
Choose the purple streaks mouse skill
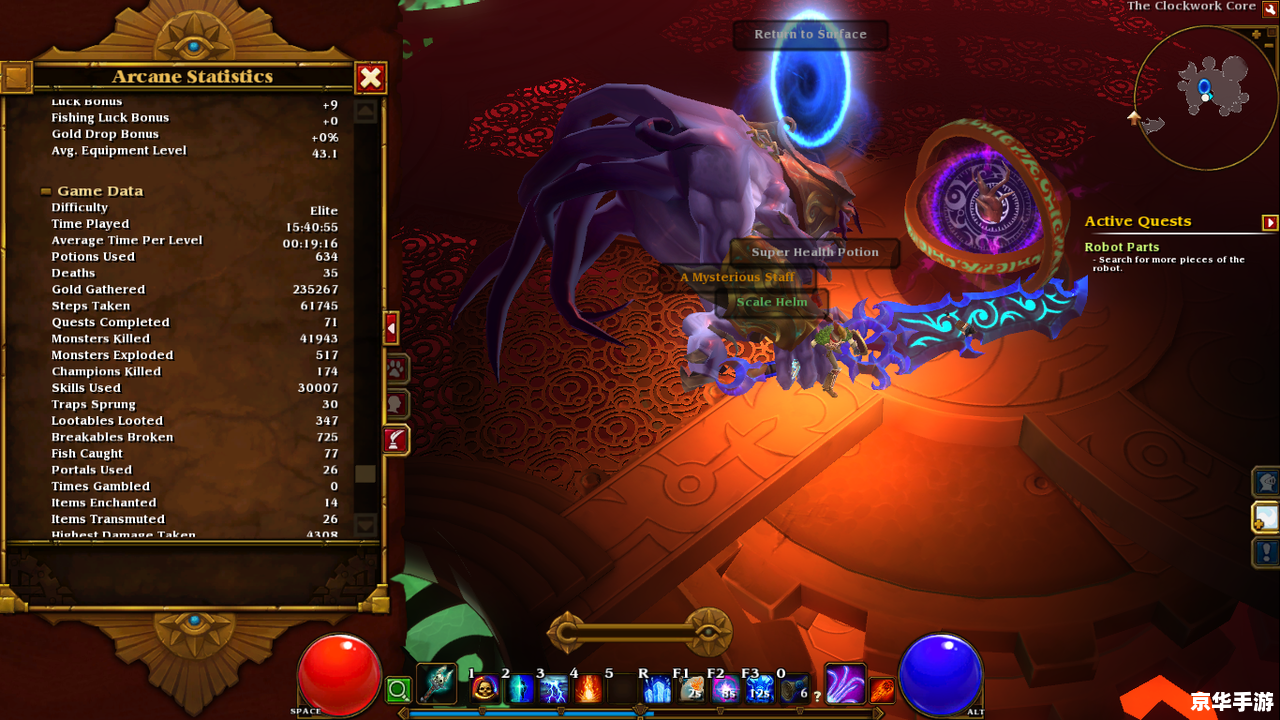pos(845,684)
